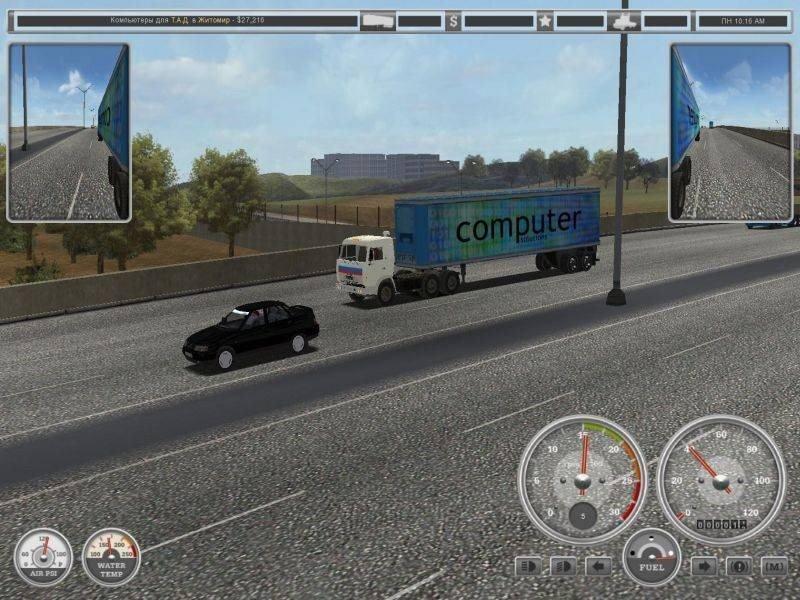Click the right rear-view mirror panel
800x600 pixels.
pos(731,132)
